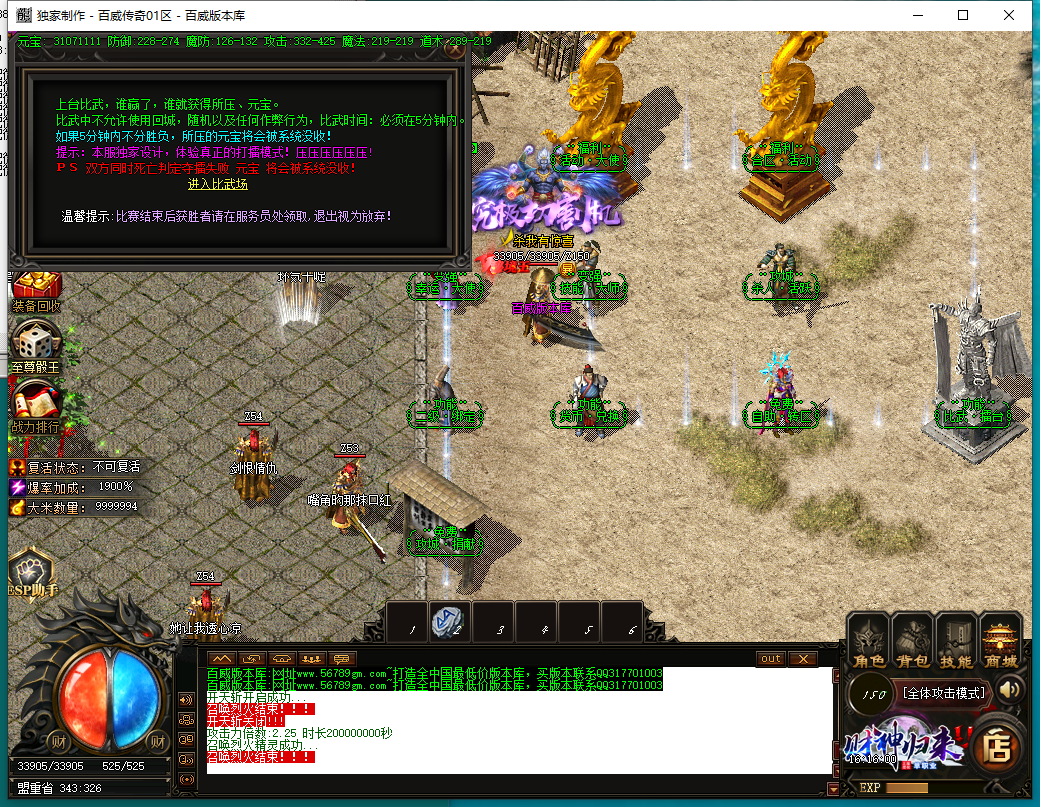Close the game window

[1011, 15]
